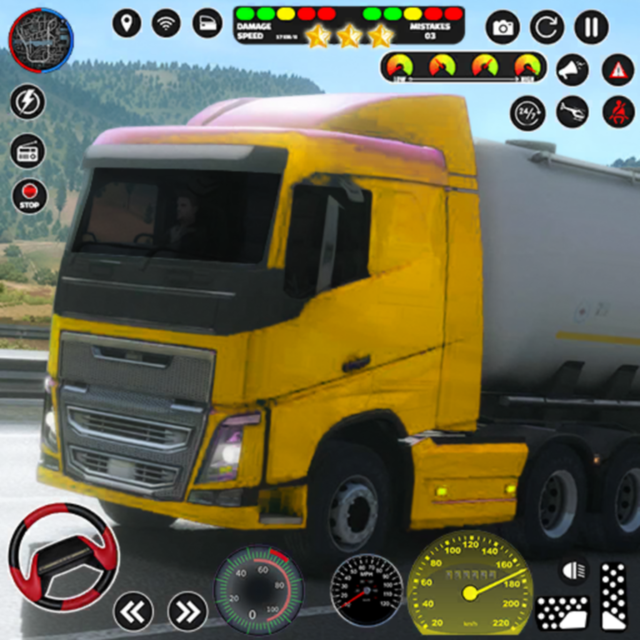640x640 pixels.
Task: Sound the megaphone horn
Action: tap(572, 70)
